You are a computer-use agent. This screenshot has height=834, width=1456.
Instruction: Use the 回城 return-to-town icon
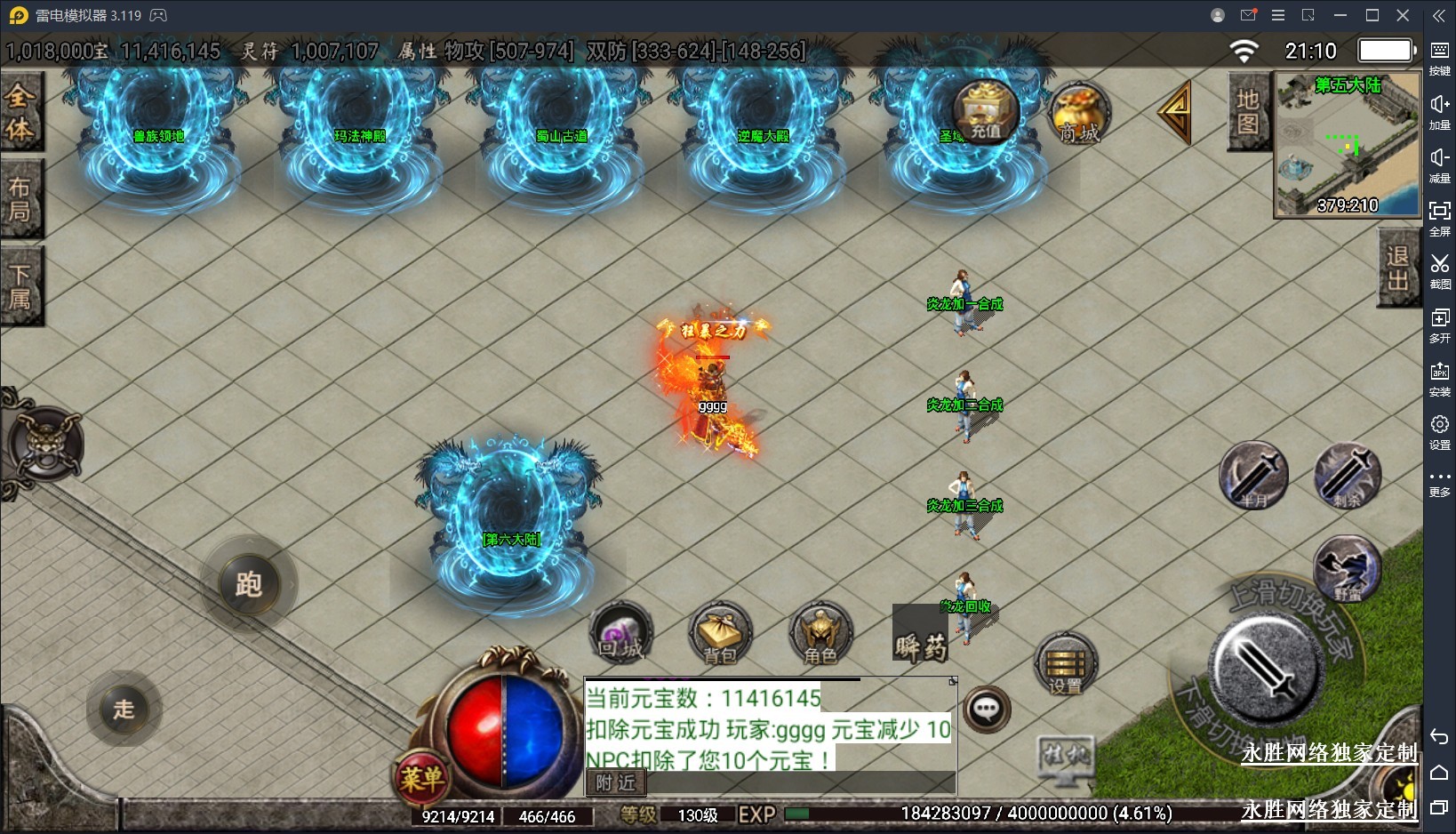[x=621, y=634]
